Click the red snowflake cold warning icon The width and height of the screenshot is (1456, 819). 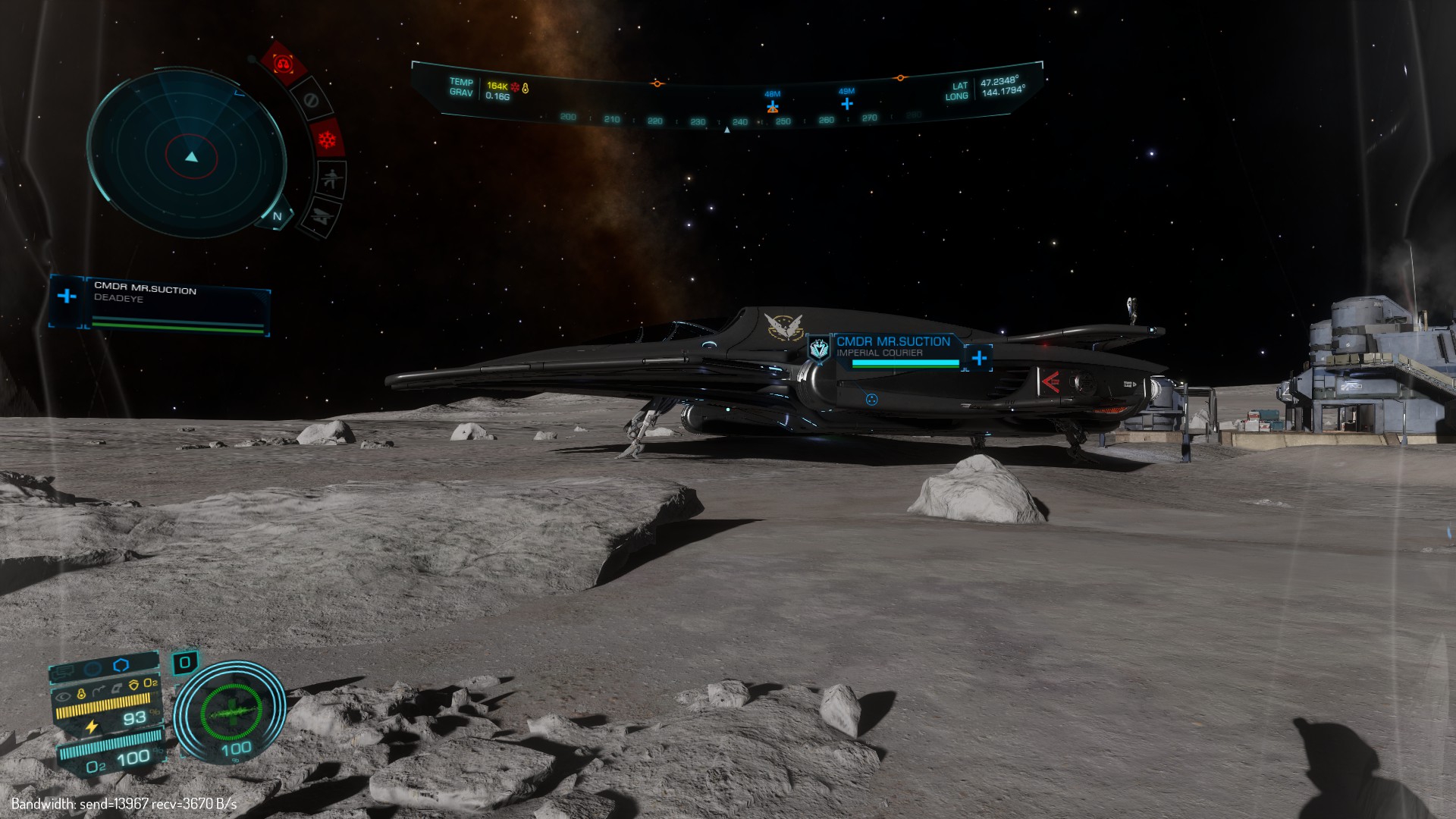327,140
